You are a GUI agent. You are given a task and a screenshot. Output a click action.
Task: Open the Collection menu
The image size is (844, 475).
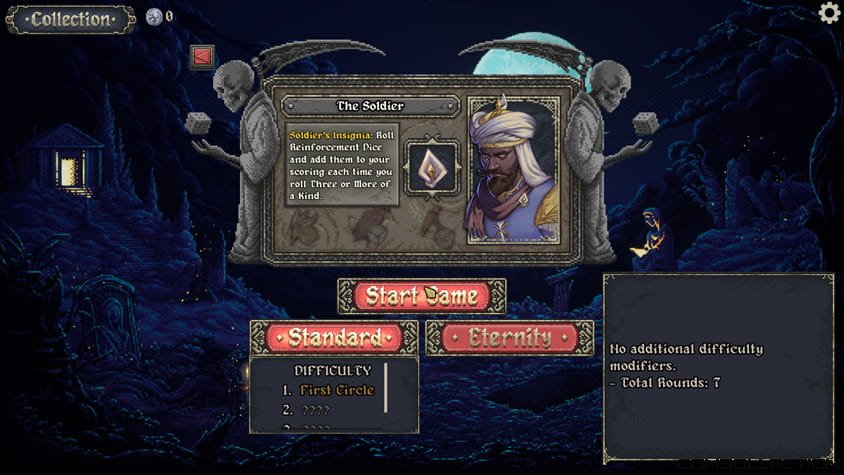(x=70, y=19)
